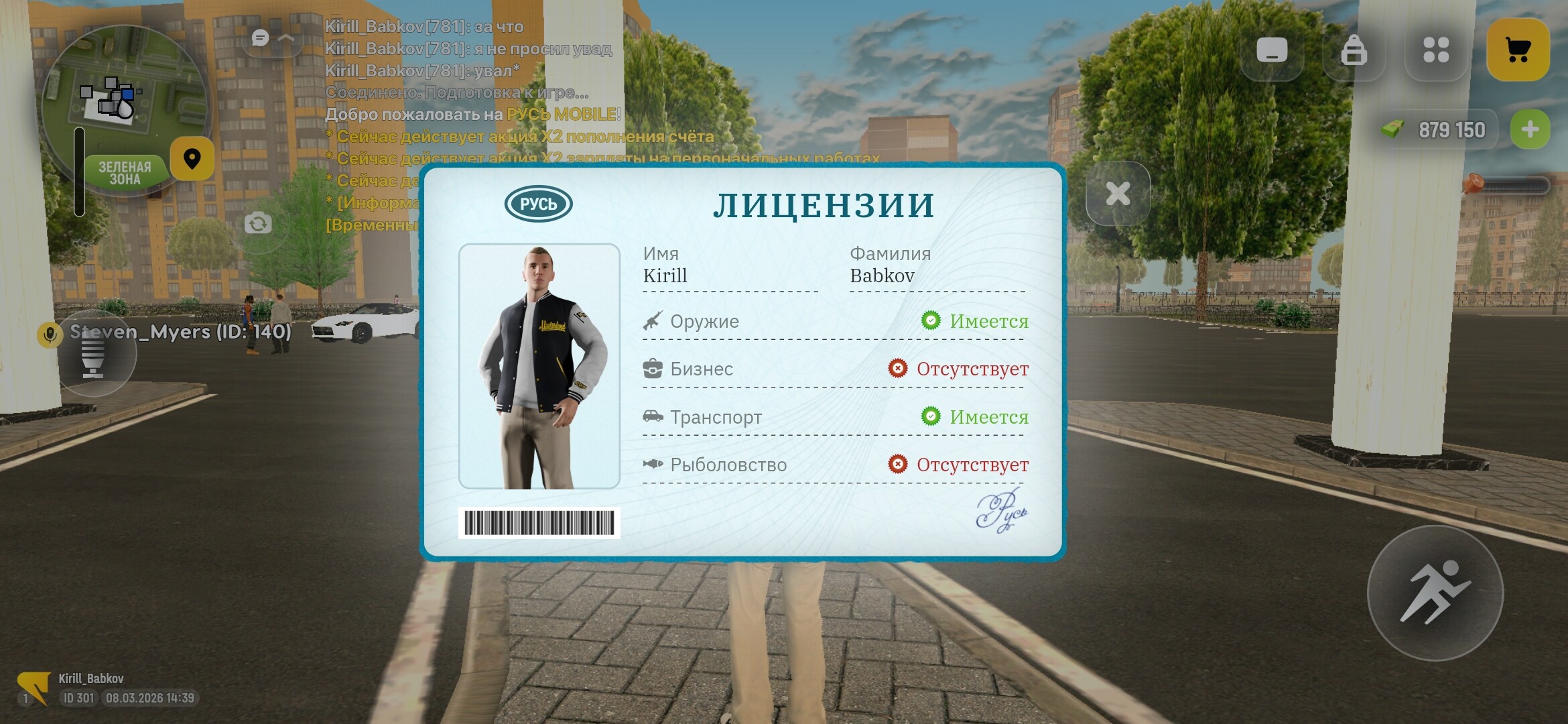Tap the green checkmark beside Транспорт
Screen dimensions: 1568x724
pos(931,416)
